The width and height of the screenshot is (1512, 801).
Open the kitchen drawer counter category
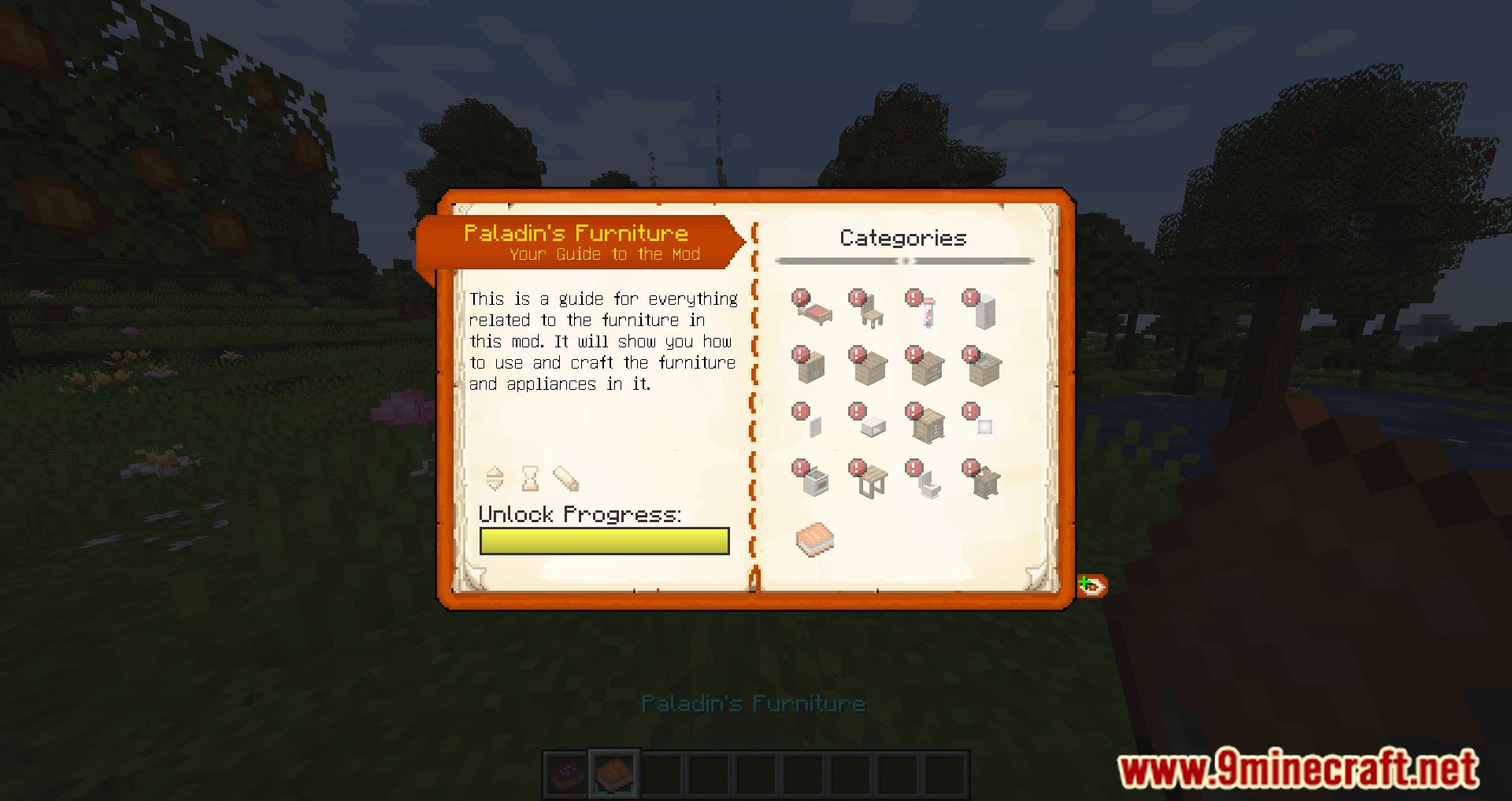928,367
